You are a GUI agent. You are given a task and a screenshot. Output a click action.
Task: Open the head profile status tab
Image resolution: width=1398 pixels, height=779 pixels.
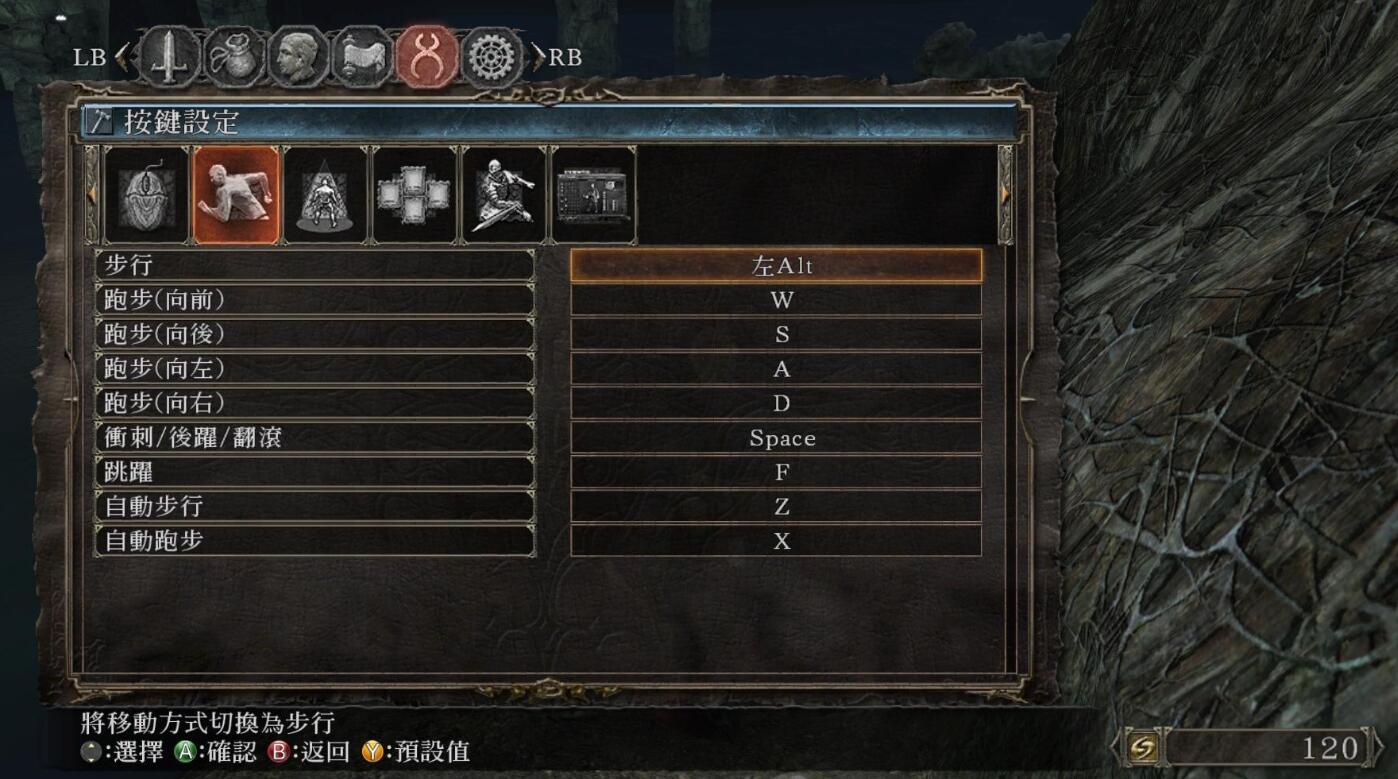(299, 57)
